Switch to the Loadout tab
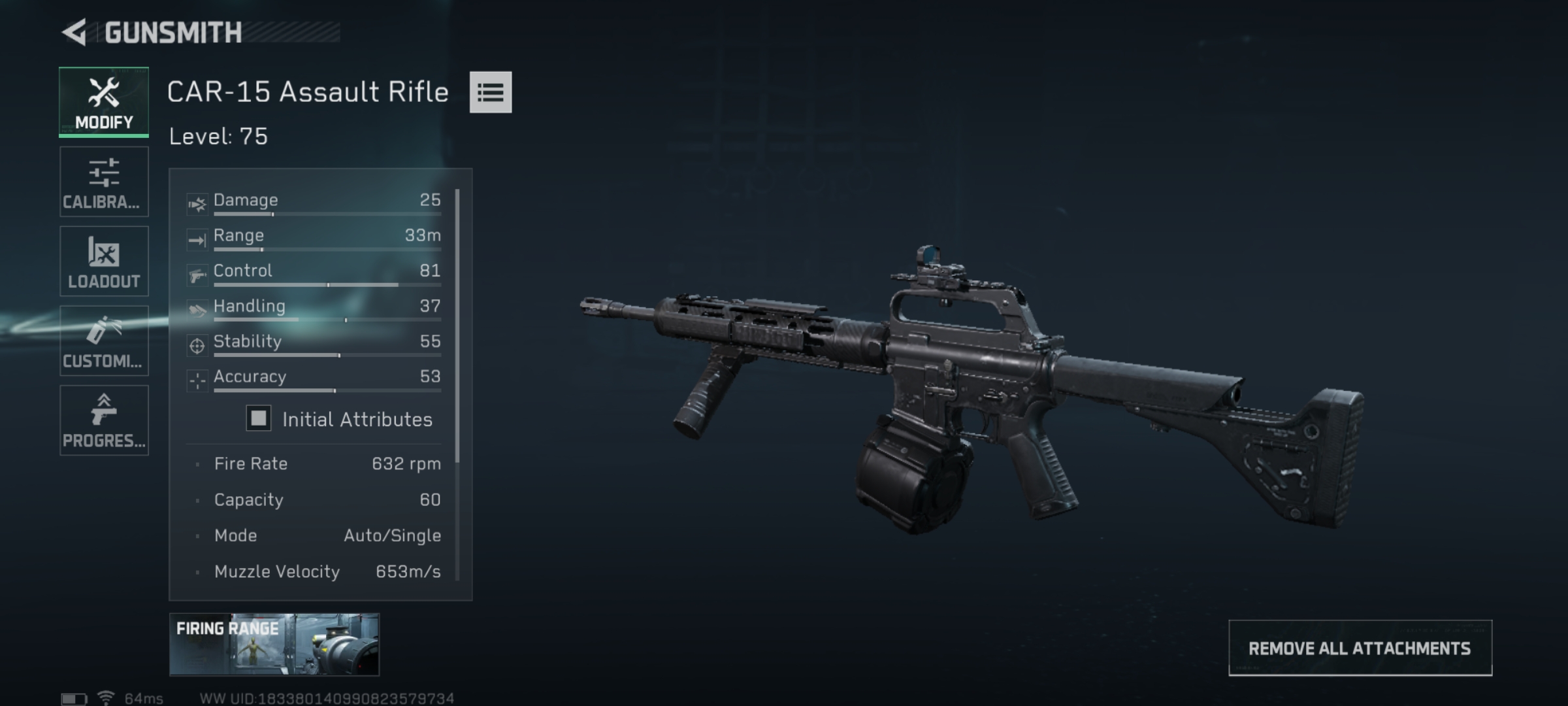Image resolution: width=1568 pixels, height=706 pixels. click(104, 261)
